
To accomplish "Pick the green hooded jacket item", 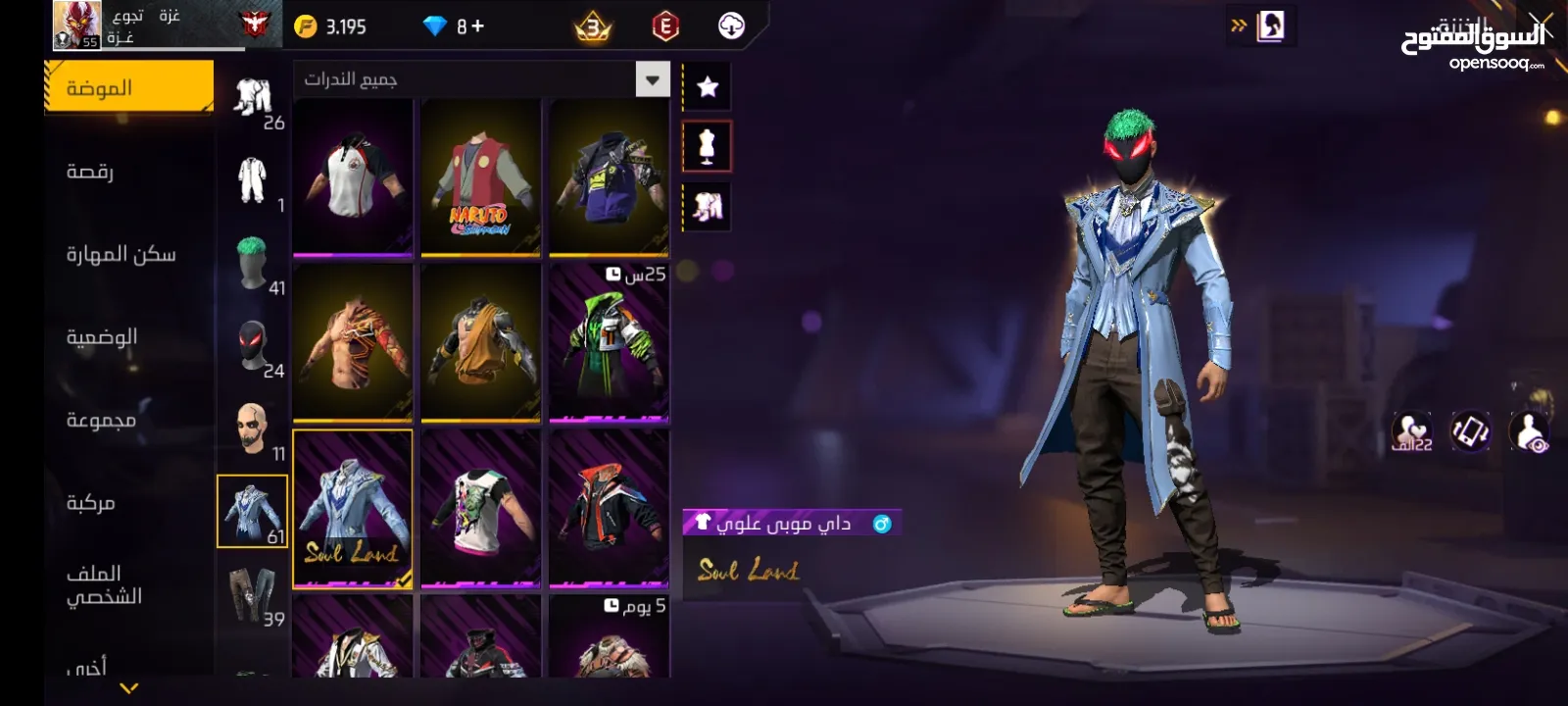I will pos(609,343).
